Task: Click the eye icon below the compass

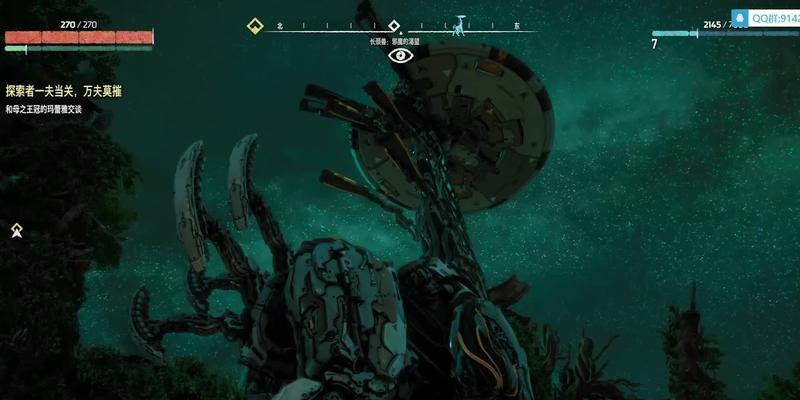Action: point(400,56)
